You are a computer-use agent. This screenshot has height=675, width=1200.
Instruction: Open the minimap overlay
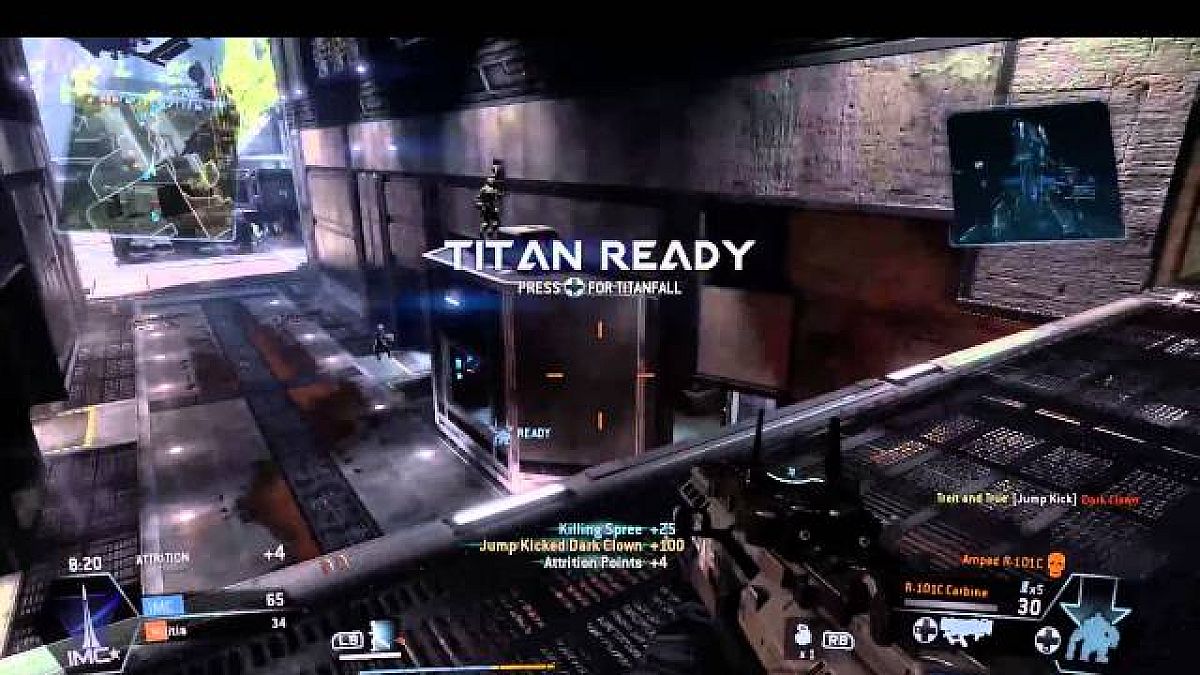150,135
